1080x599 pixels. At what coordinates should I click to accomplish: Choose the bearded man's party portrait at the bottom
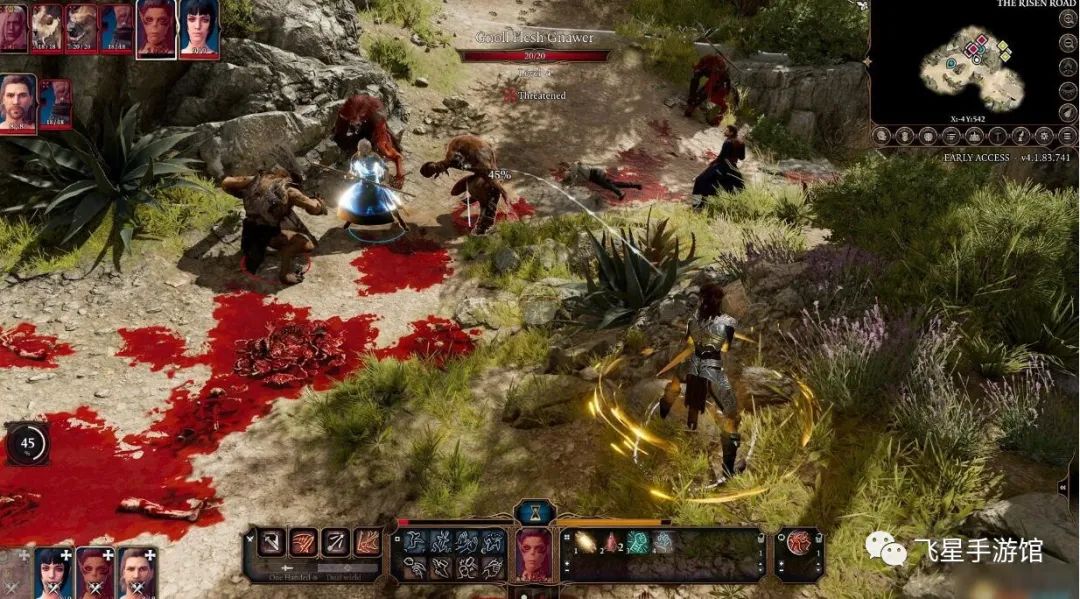(x=137, y=573)
